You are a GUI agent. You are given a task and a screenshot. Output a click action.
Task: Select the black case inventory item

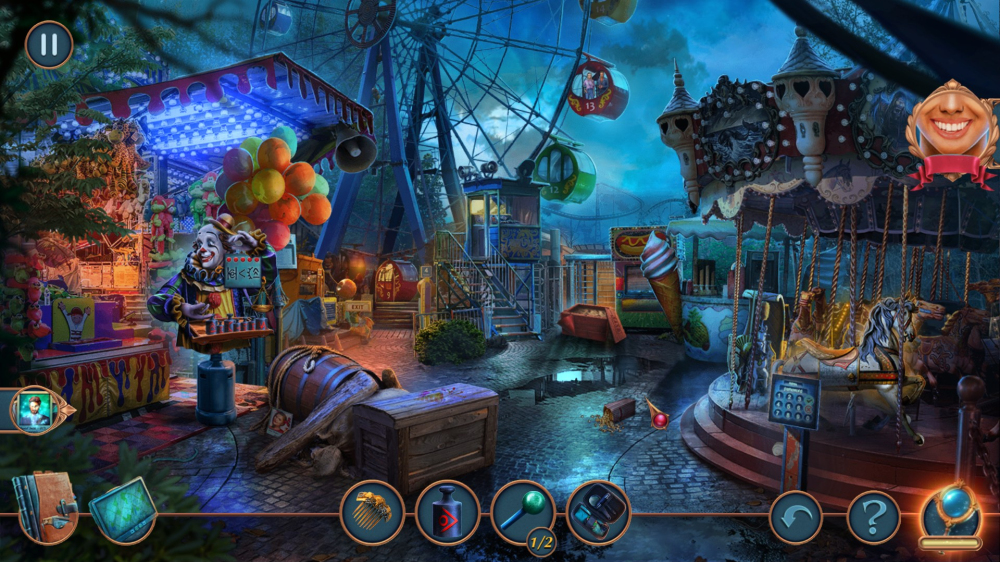click(x=598, y=513)
